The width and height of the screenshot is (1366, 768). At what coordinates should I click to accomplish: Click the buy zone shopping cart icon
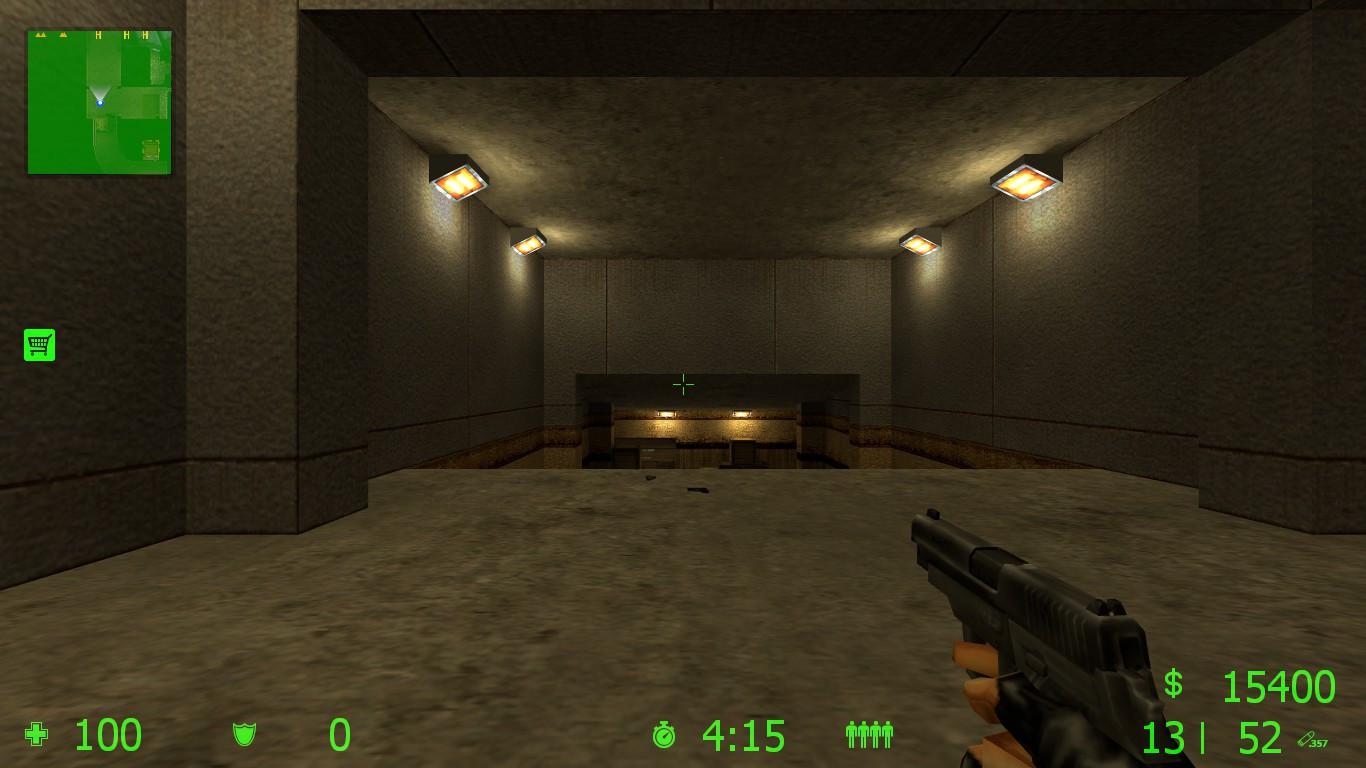(x=39, y=344)
